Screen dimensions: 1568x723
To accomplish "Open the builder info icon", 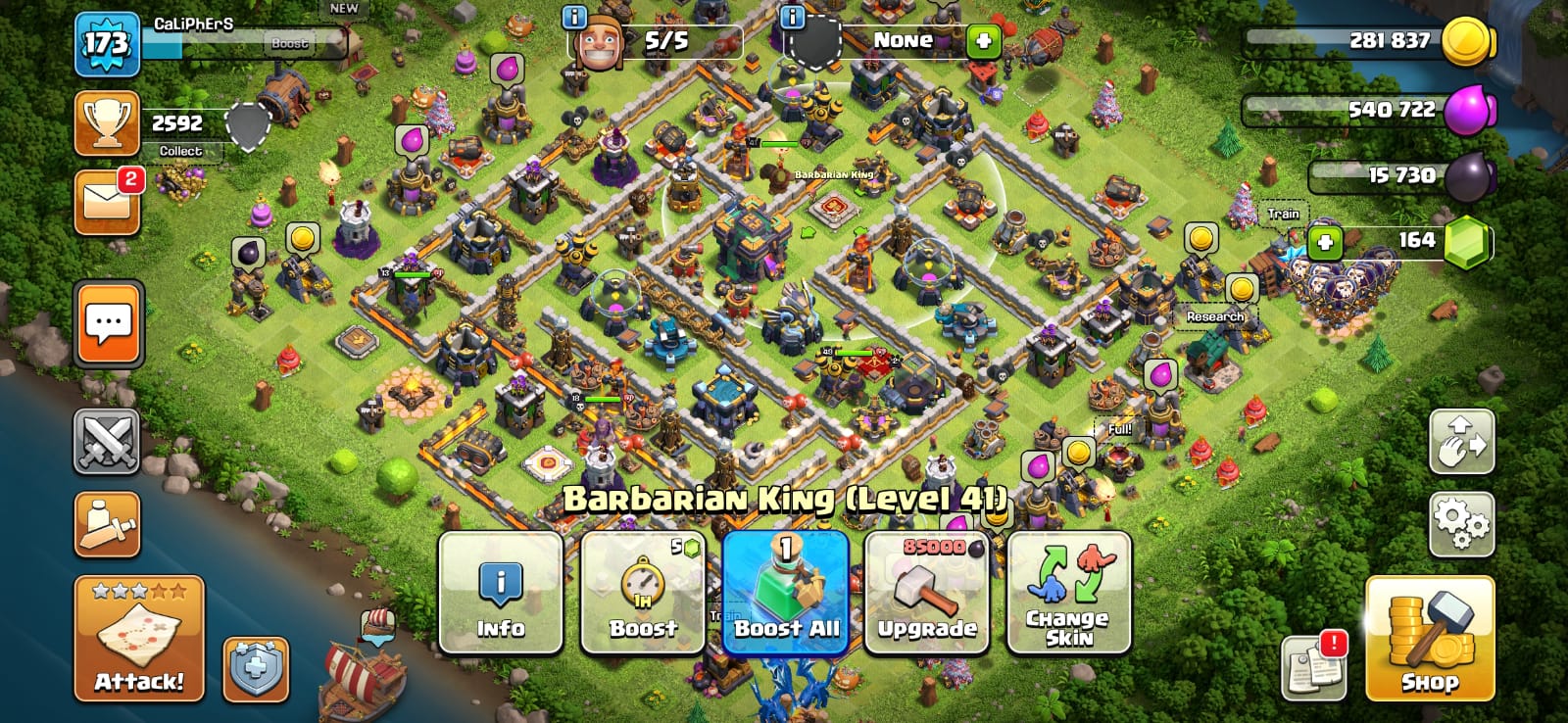I will (574, 17).
